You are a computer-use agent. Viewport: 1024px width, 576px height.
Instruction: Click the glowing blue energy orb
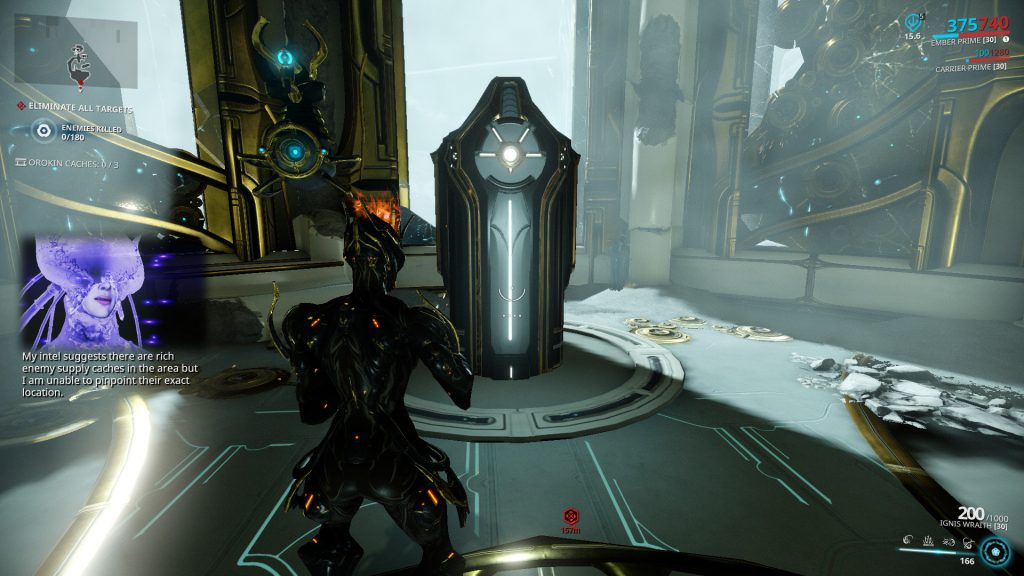(994, 553)
